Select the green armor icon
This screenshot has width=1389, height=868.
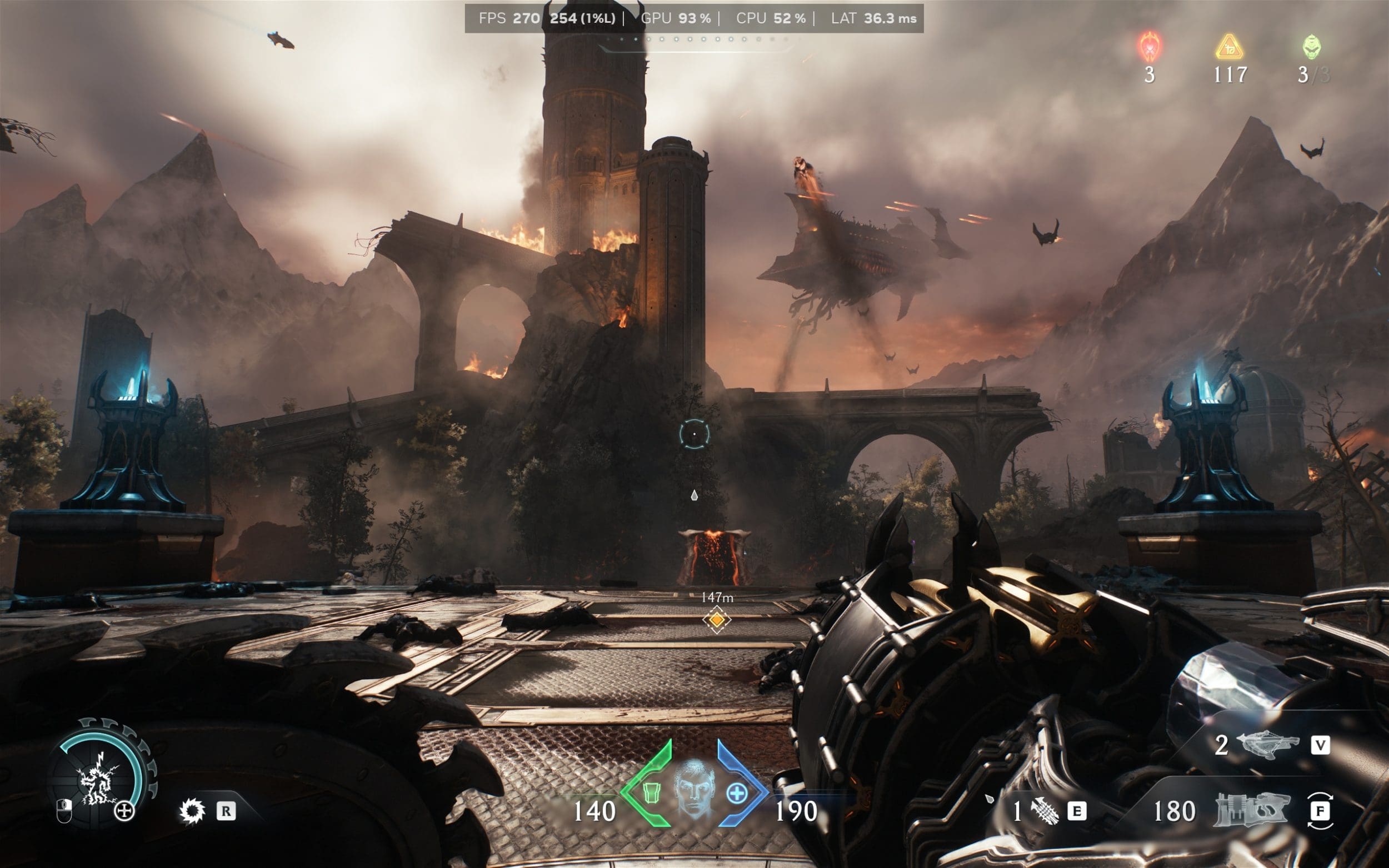tap(650, 794)
